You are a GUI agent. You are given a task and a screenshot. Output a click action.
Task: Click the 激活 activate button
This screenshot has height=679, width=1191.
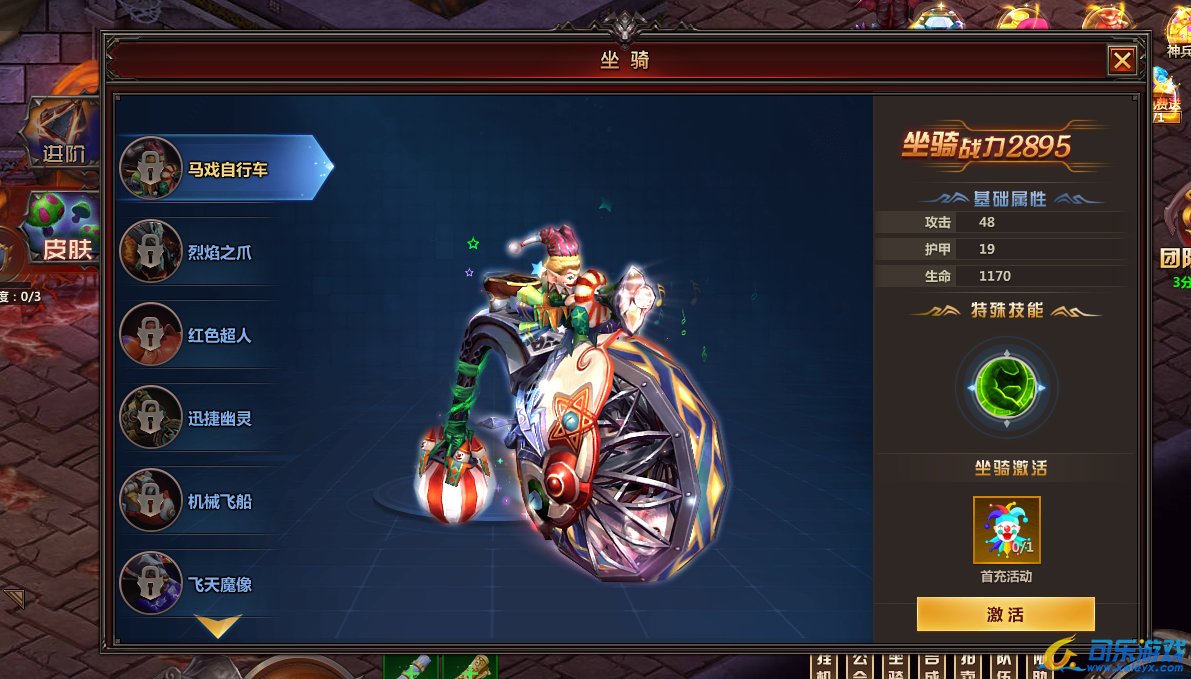(x=1005, y=614)
